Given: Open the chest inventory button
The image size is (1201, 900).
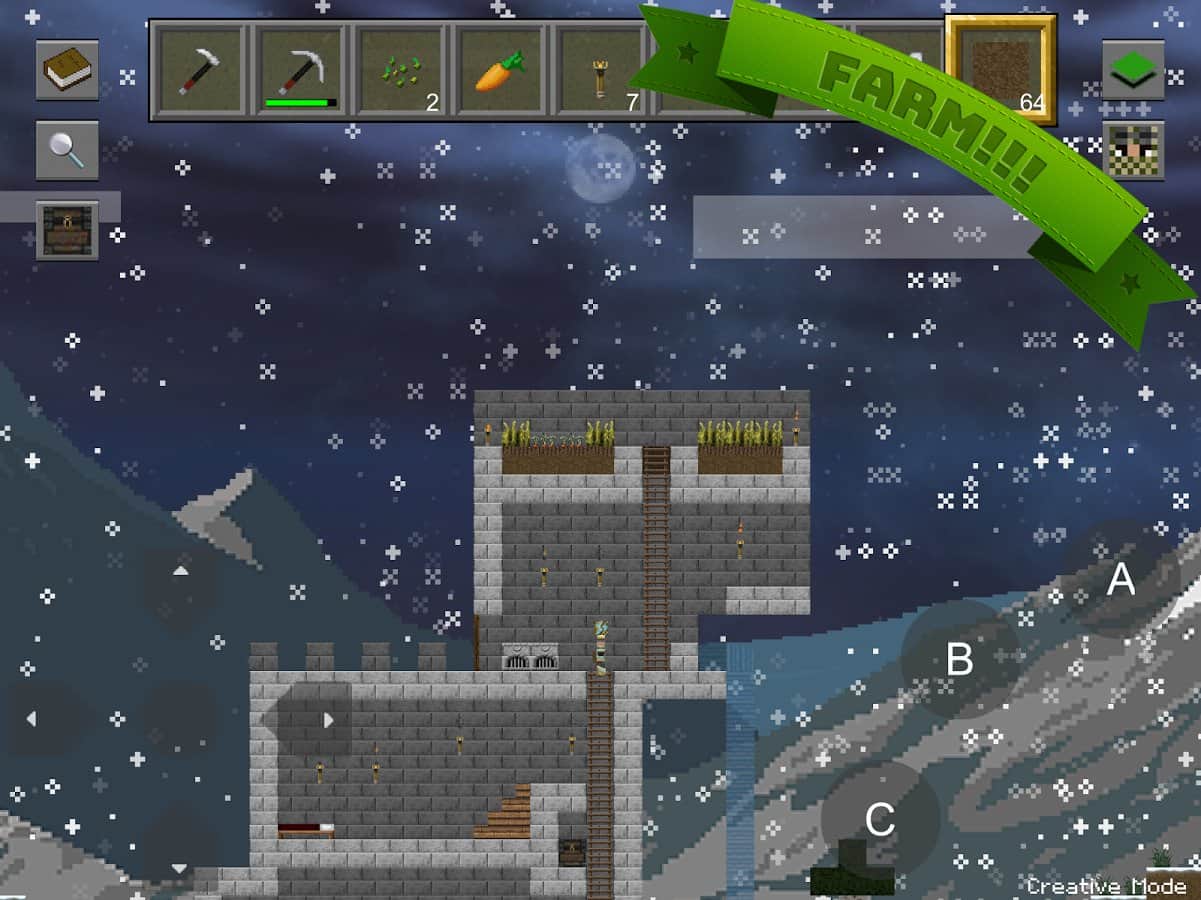Looking at the screenshot, I should pos(67,230).
